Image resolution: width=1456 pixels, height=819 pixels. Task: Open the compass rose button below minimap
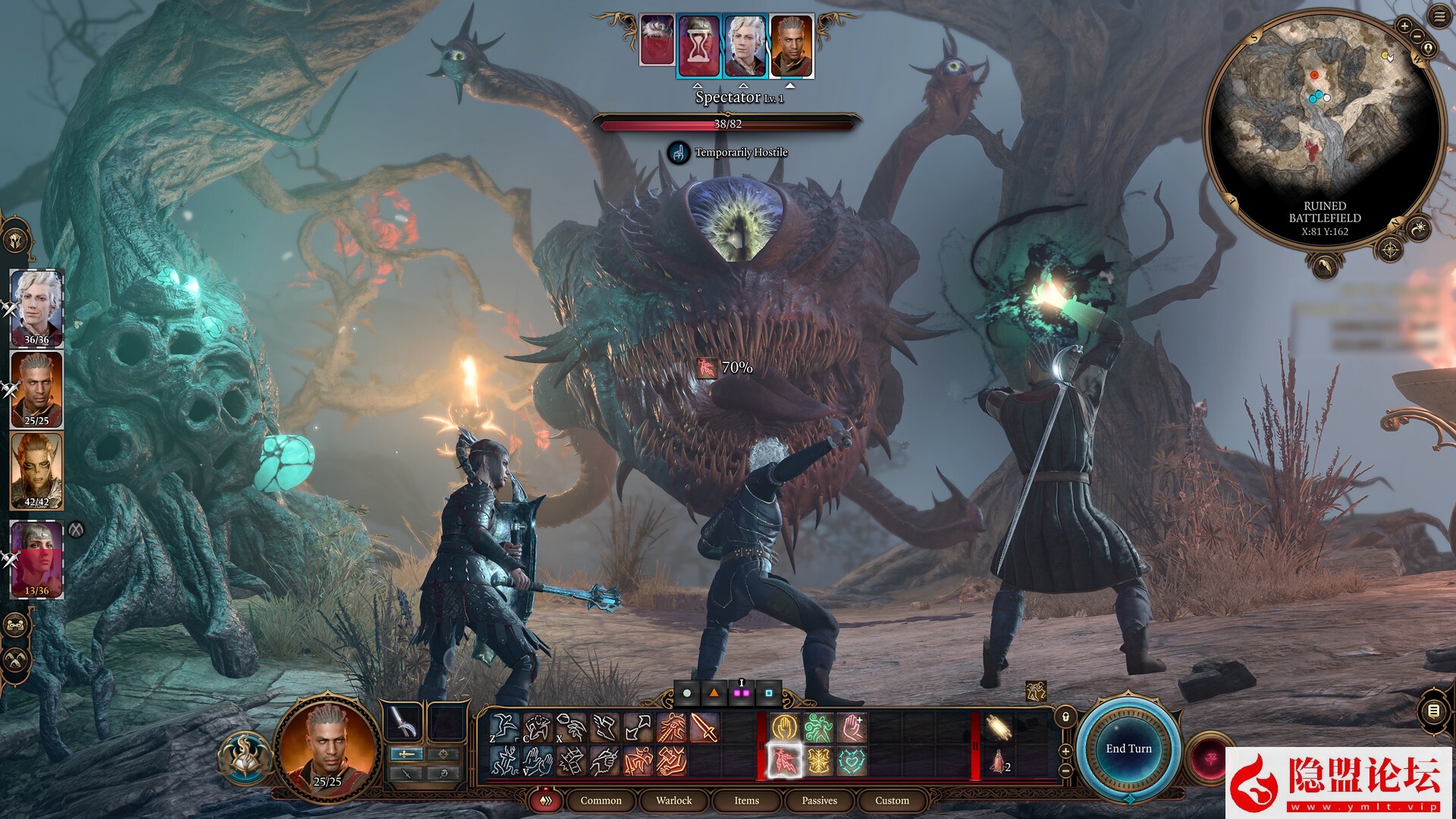click(x=1390, y=249)
